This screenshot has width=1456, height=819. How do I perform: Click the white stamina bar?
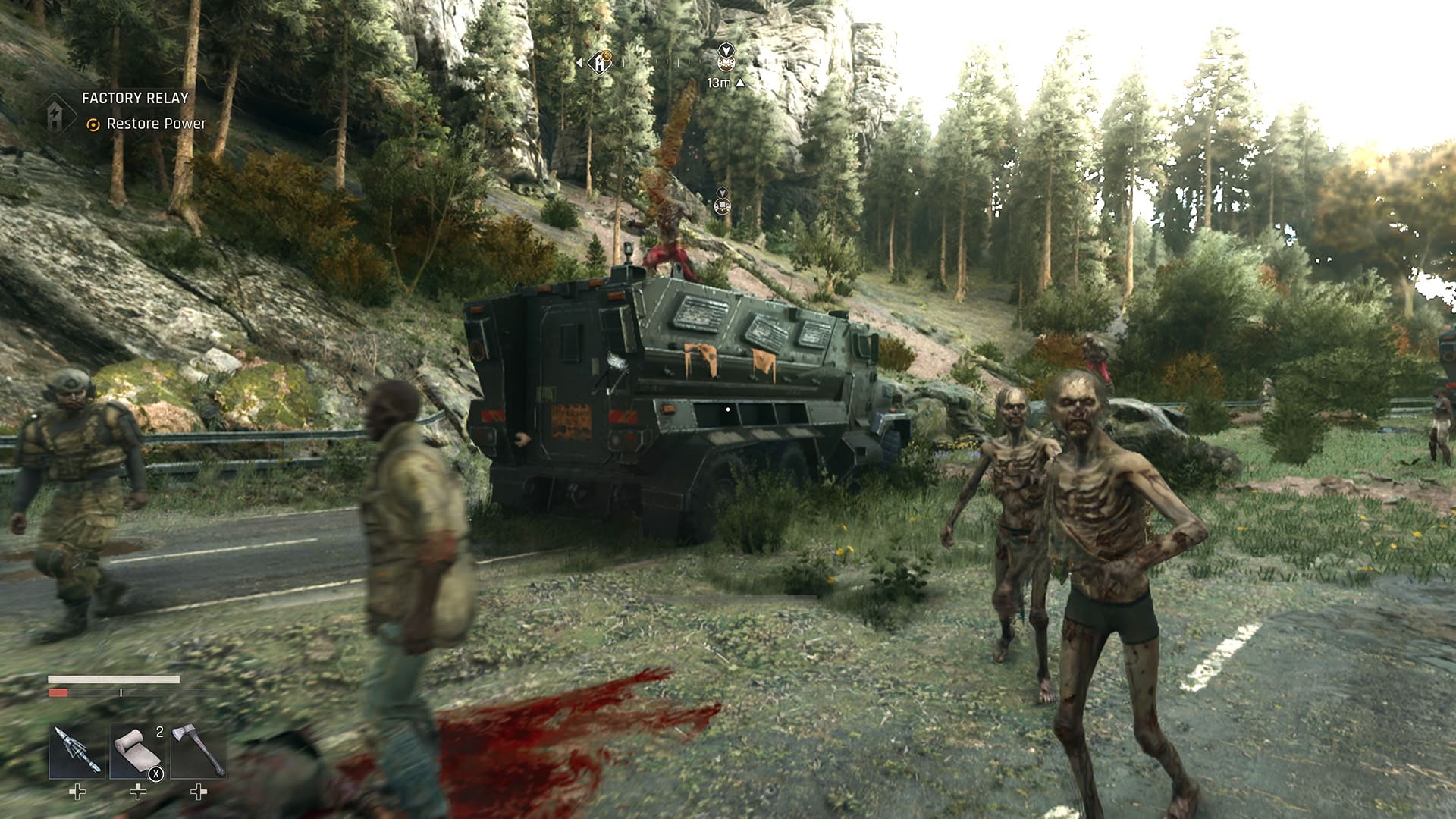pyautogui.click(x=114, y=679)
